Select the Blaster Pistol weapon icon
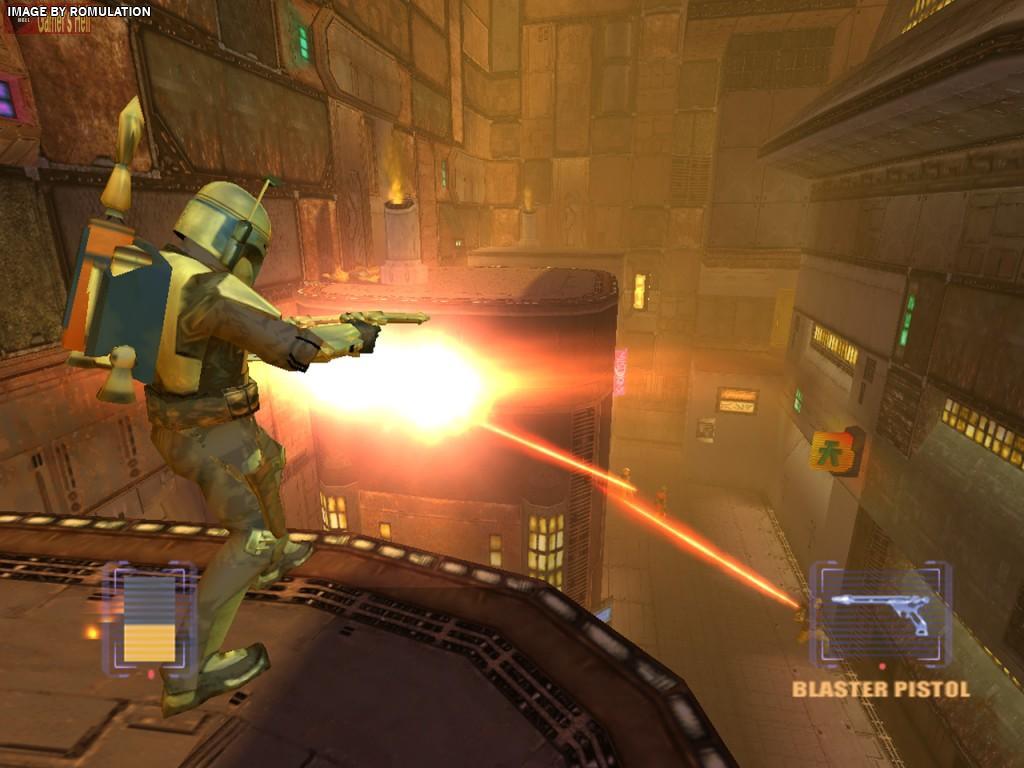1024x768 pixels. click(880, 612)
